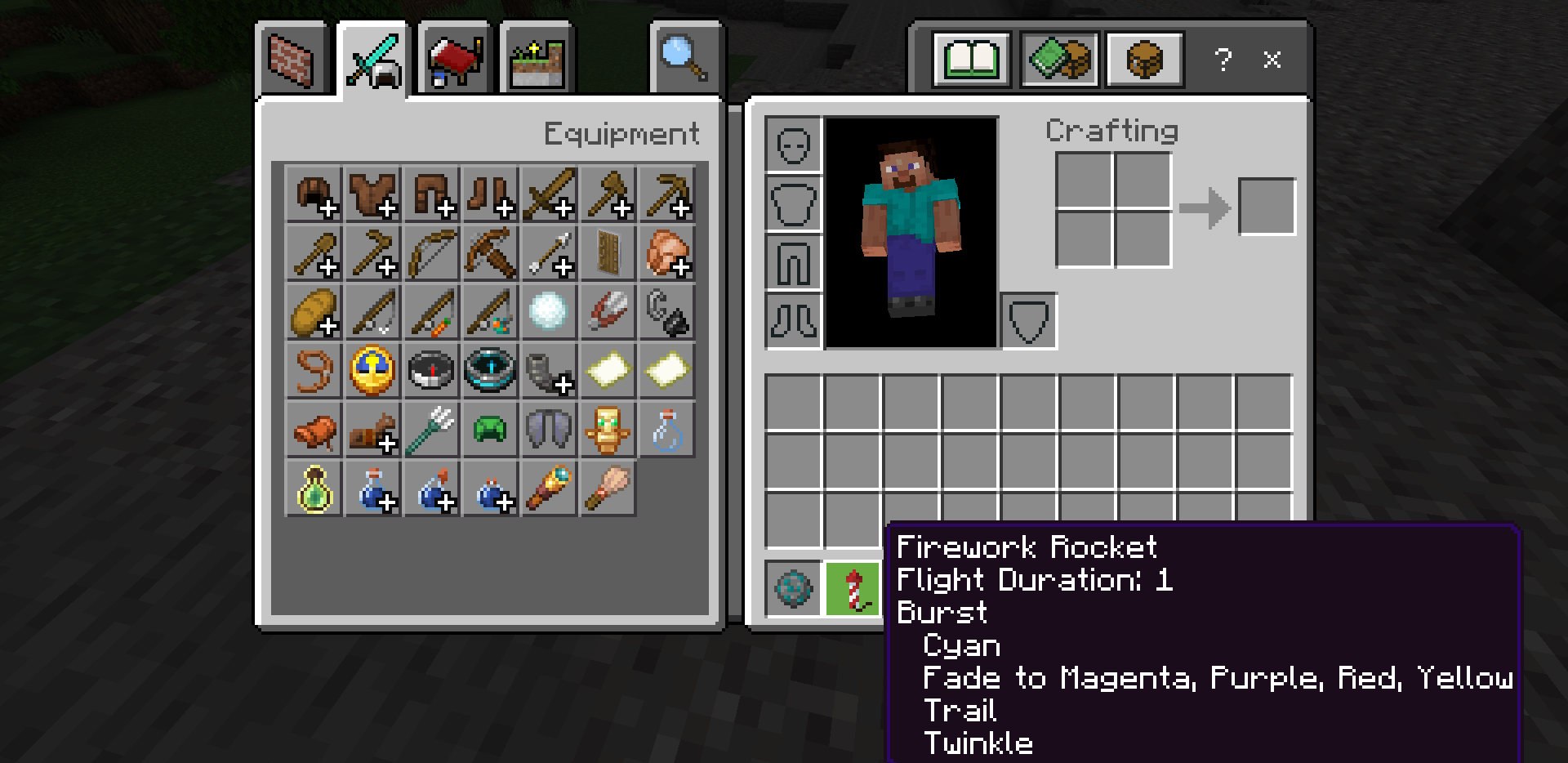Viewport: 1568px width, 763px height.
Task: Open the Items tab with bed icon
Action: [454, 60]
